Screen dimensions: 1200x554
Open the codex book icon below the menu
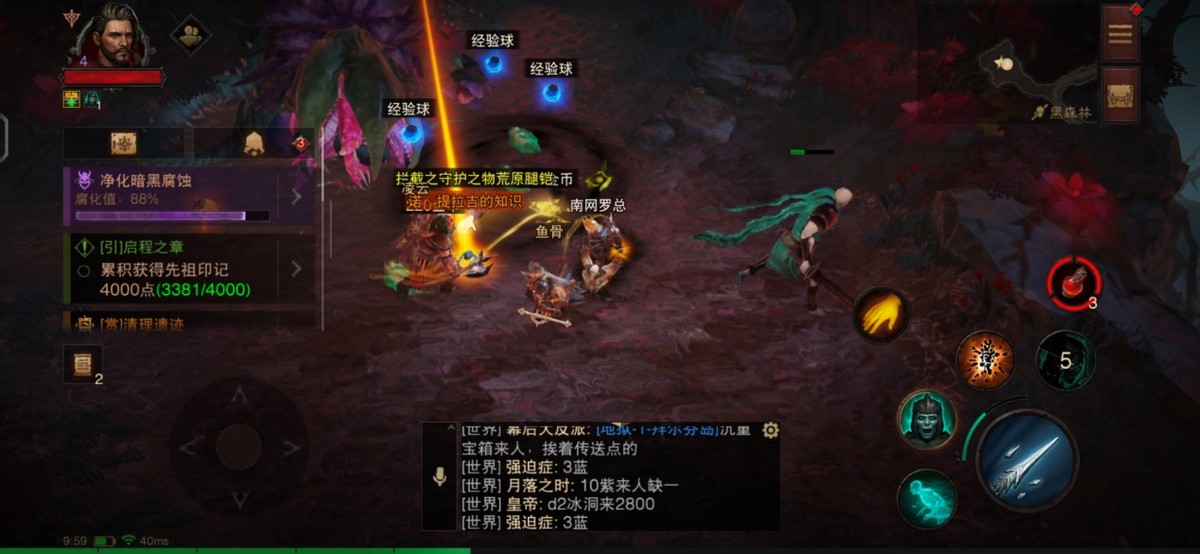1120,95
